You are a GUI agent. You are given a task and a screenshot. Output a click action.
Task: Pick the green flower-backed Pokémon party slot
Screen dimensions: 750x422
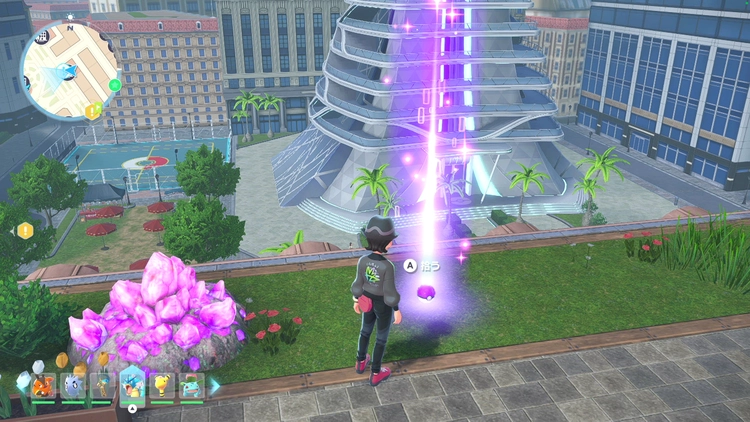click(191, 385)
